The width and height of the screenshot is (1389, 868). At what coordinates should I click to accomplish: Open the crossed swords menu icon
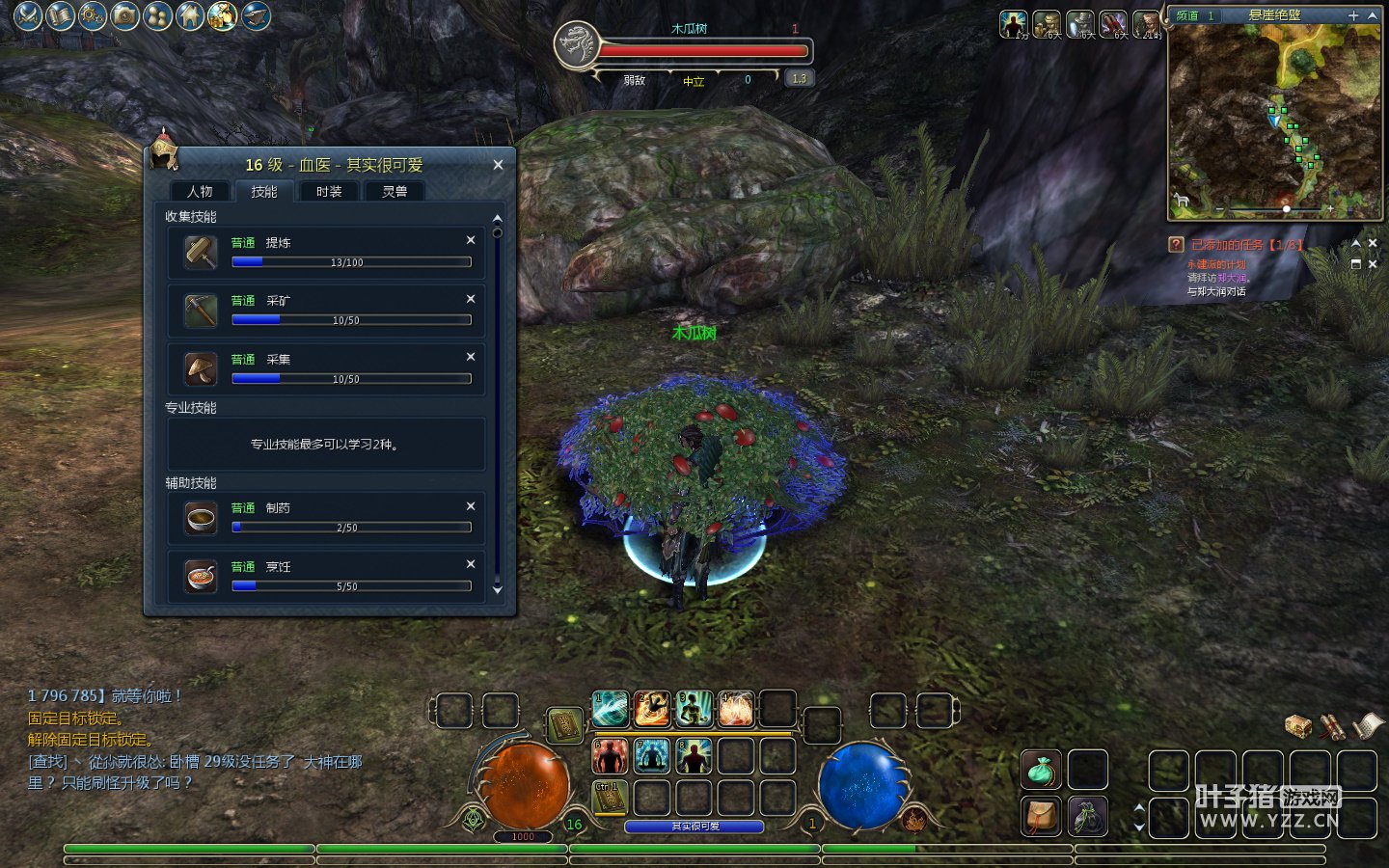tap(28, 15)
